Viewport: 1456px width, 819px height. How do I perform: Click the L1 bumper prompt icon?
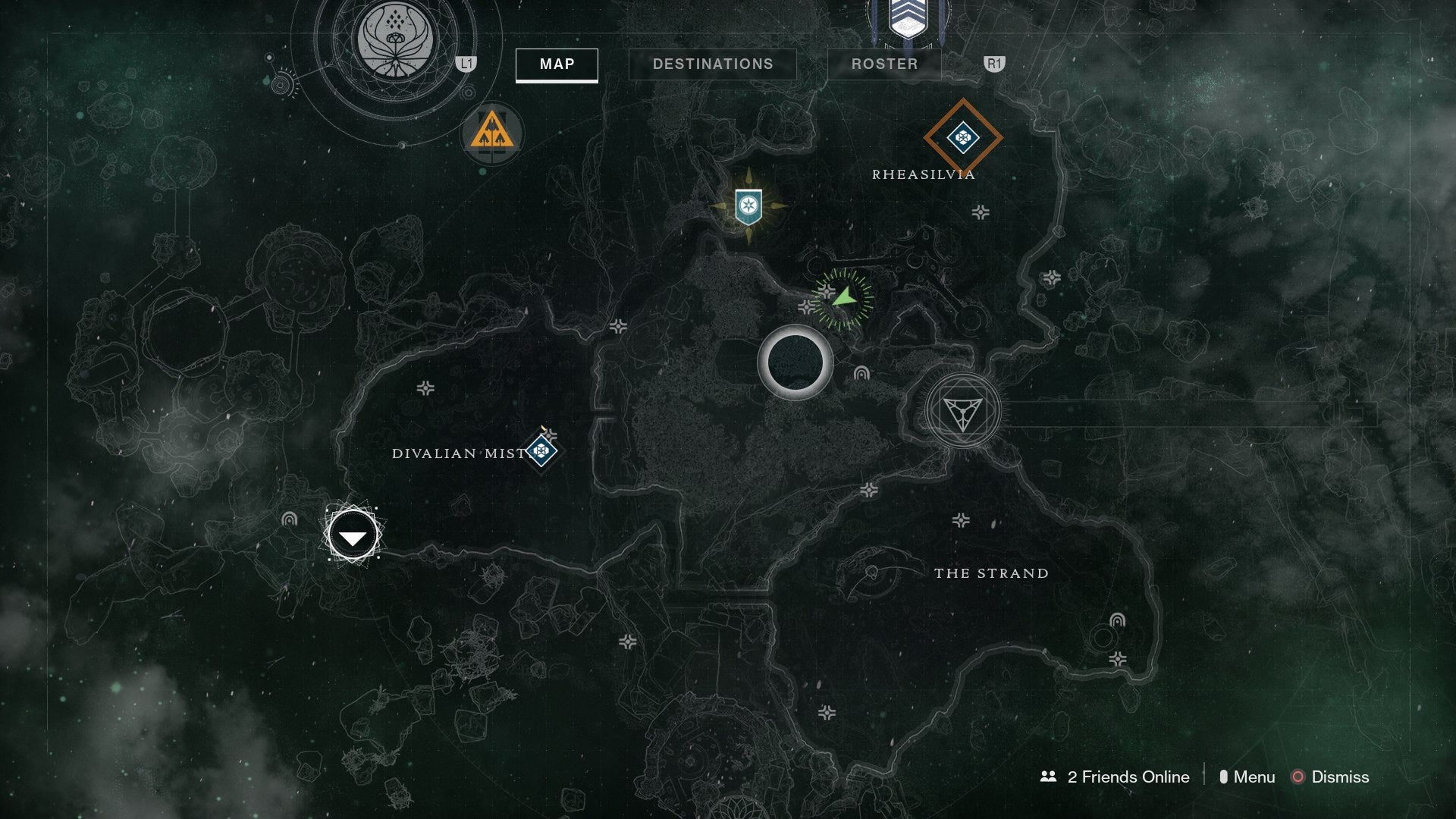coord(466,64)
